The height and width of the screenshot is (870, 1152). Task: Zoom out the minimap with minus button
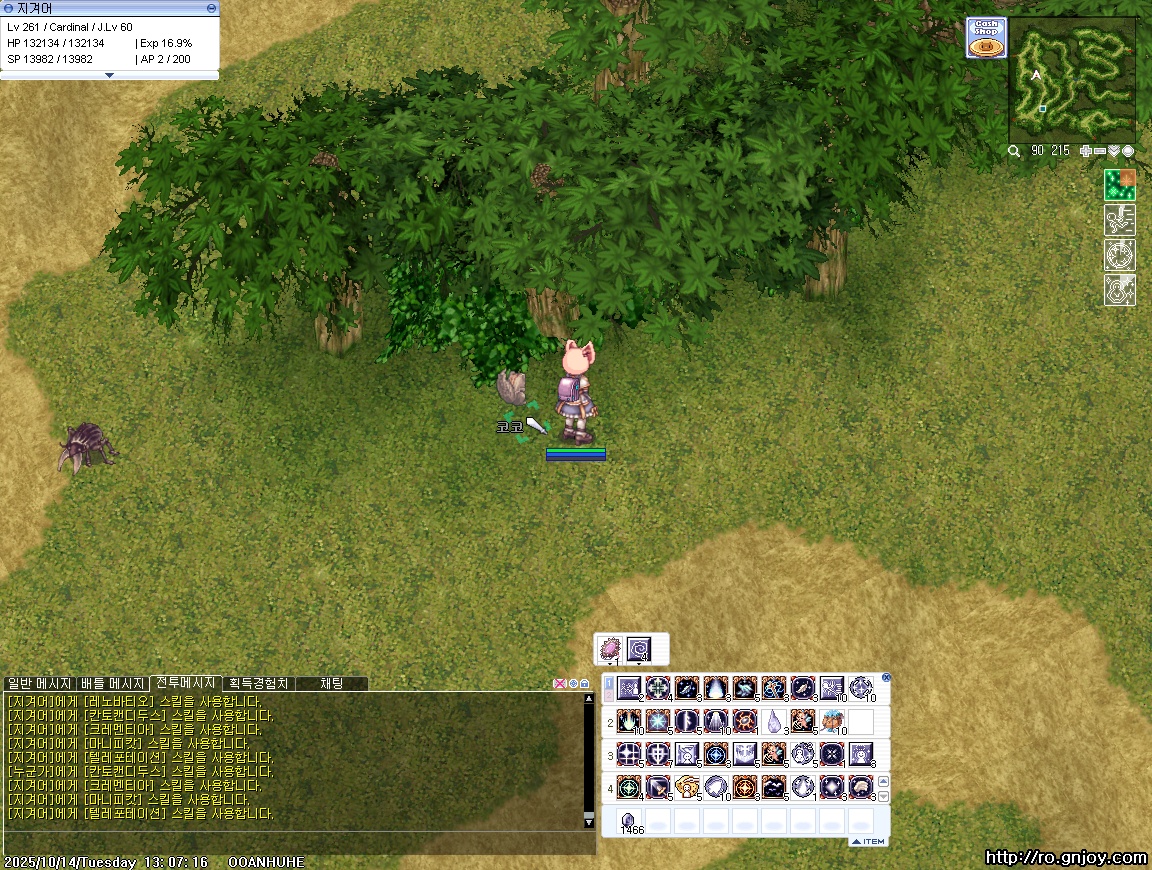coord(1100,151)
